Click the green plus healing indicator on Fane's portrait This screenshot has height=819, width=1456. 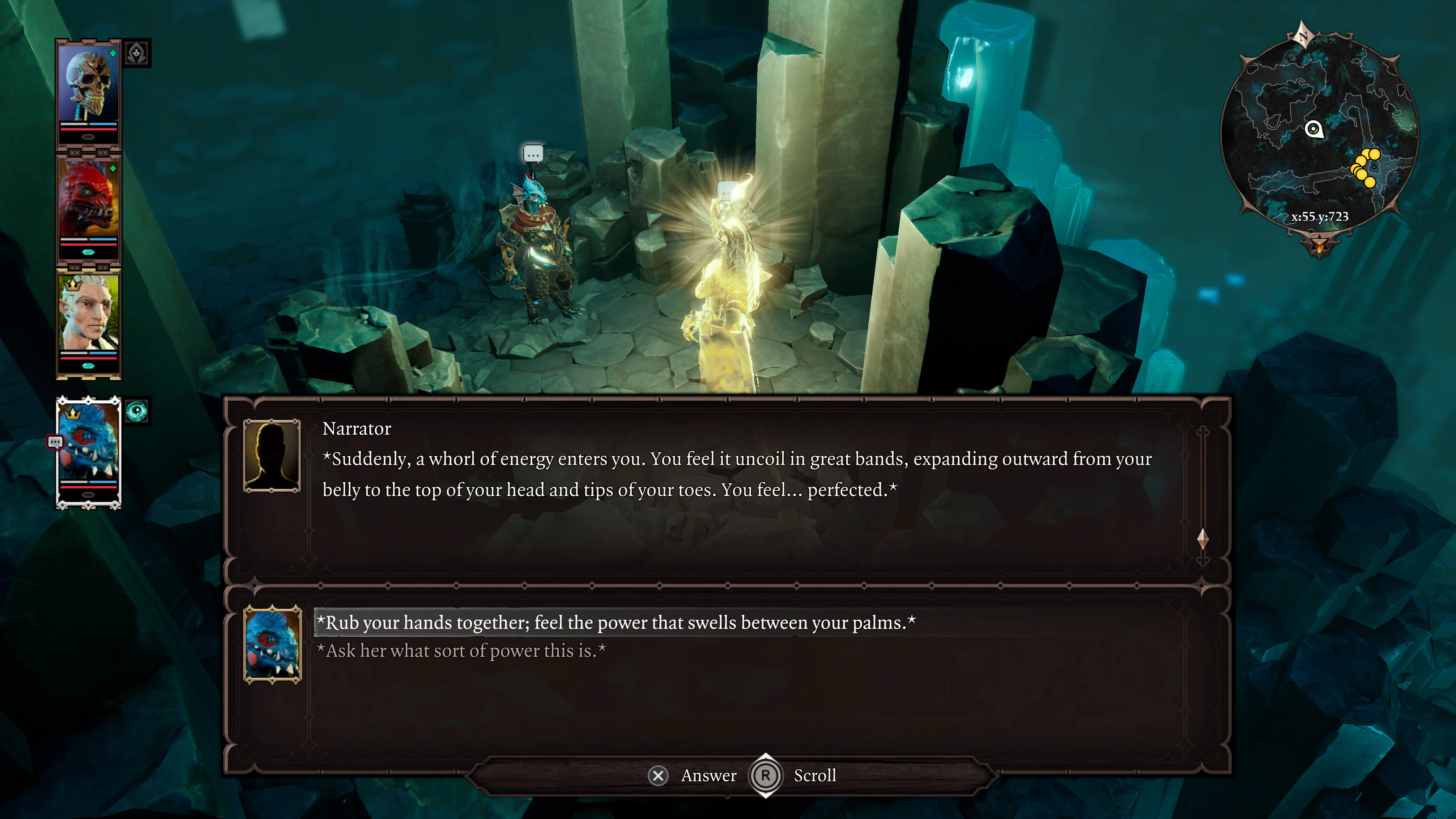pyautogui.click(x=113, y=53)
